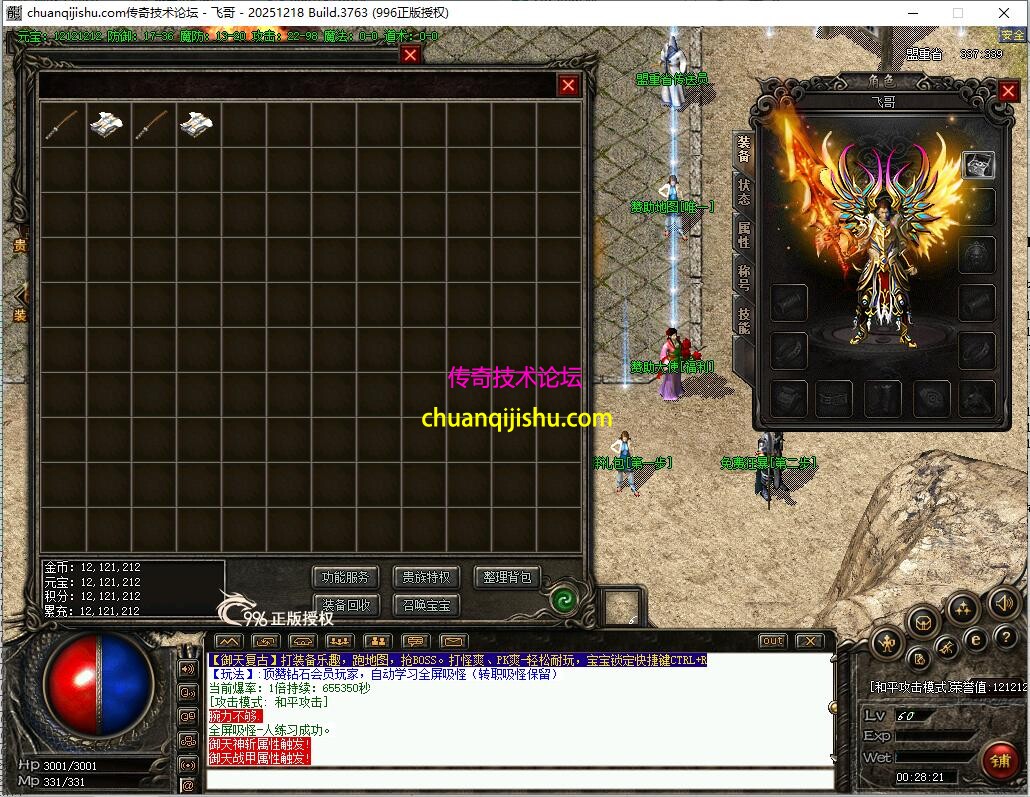
Task: Select the first spear in the bag
Action: 62,124
